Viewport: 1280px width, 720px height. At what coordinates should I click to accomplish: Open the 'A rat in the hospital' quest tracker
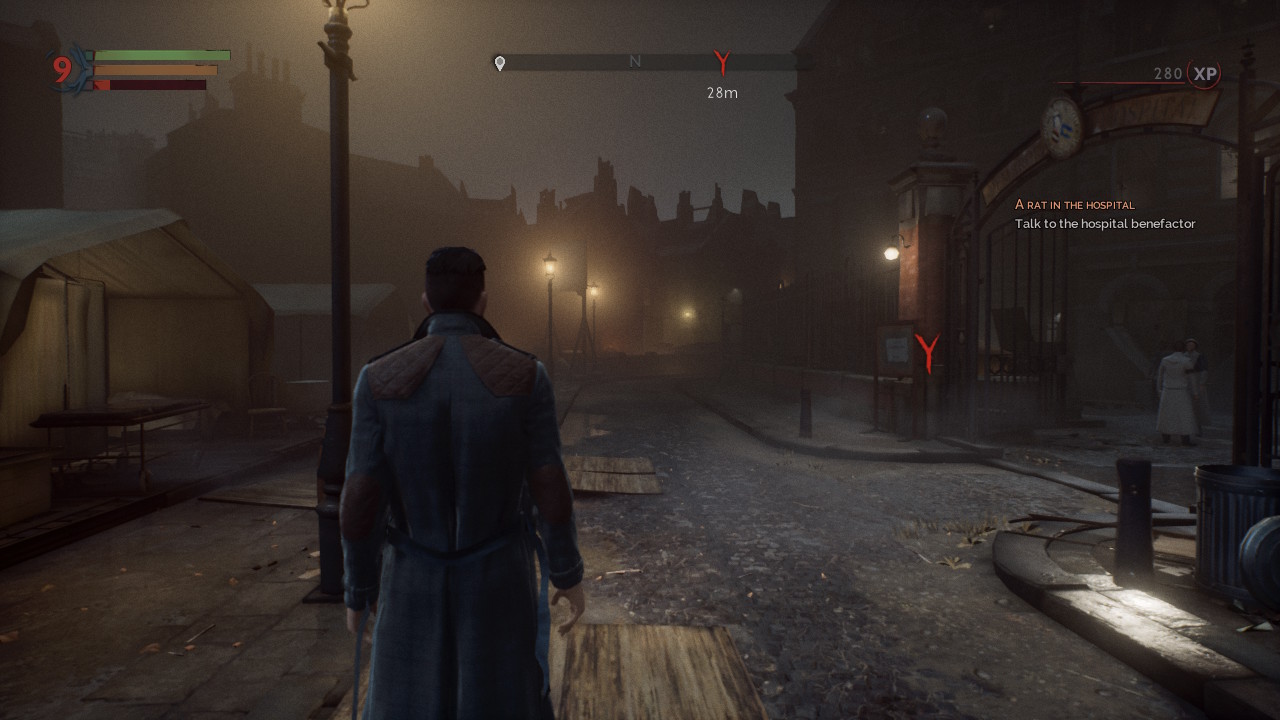coord(1075,204)
